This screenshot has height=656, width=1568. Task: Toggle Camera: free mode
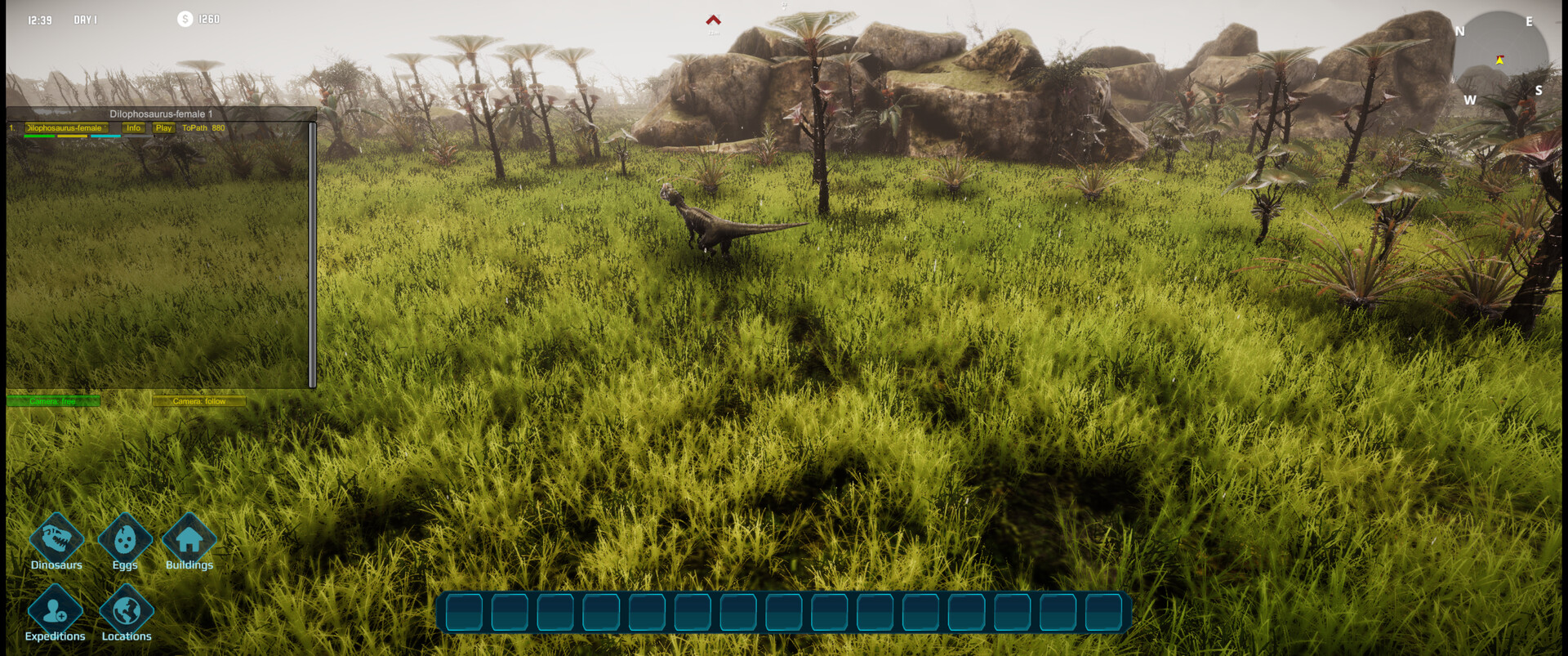pos(54,401)
